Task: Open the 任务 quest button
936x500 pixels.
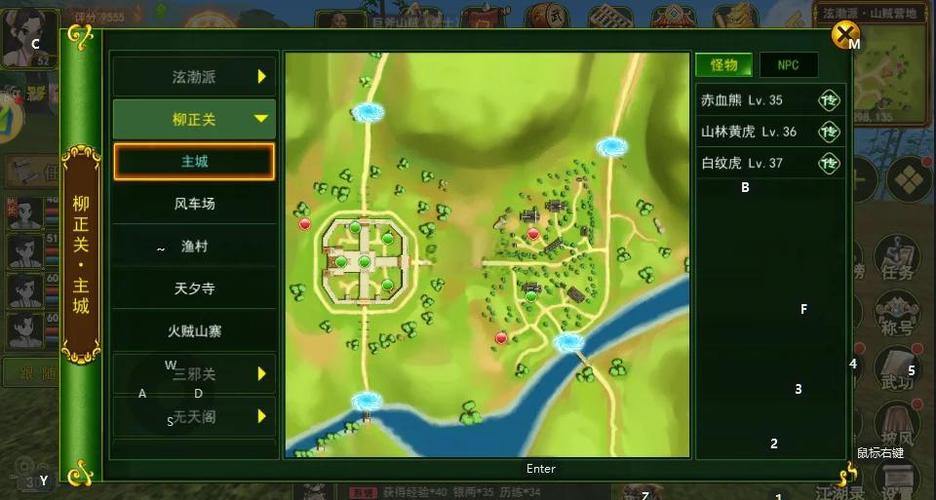Action: coord(897,266)
